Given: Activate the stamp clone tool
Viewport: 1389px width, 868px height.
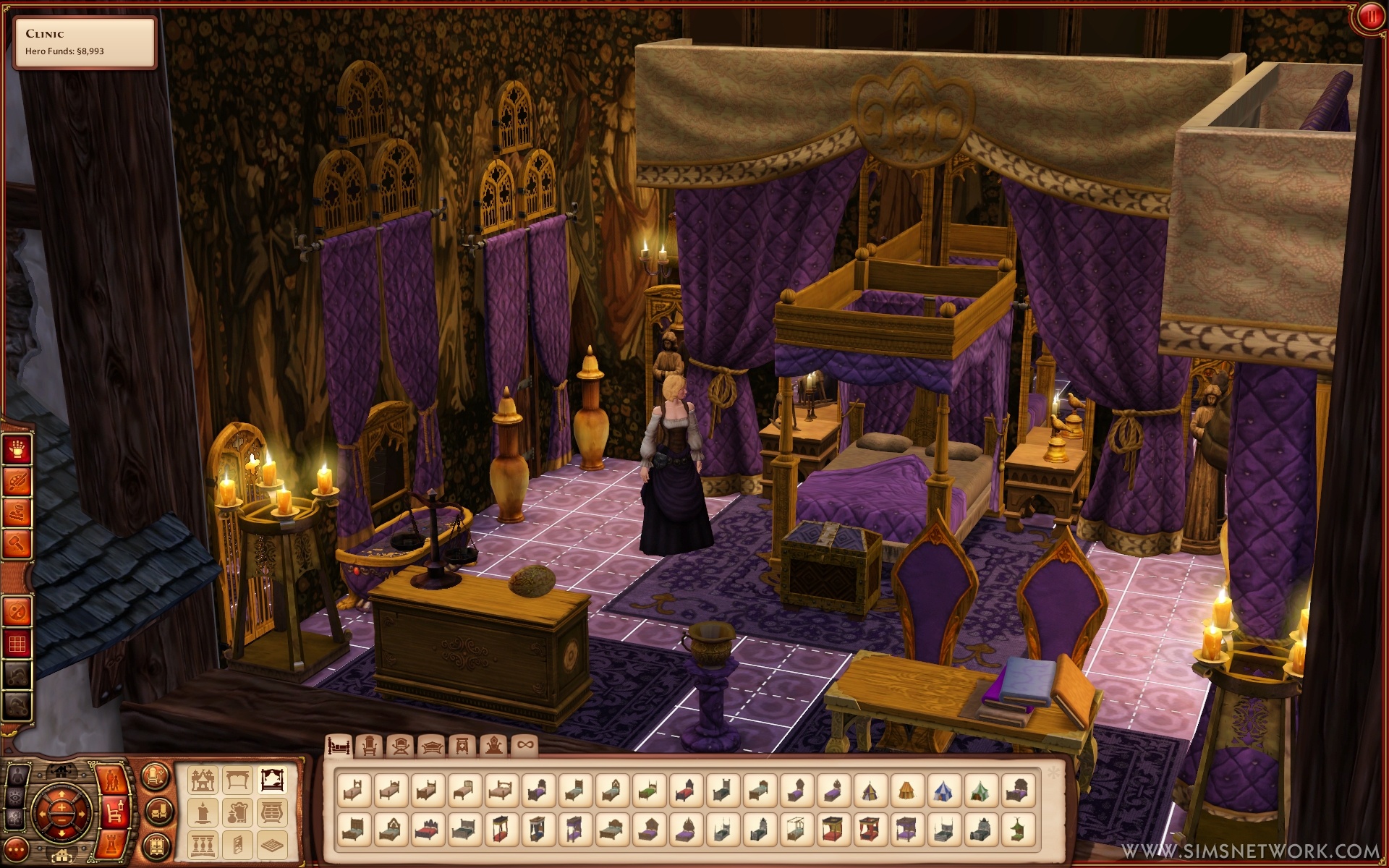Looking at the screenshot, I should point(17,513).
